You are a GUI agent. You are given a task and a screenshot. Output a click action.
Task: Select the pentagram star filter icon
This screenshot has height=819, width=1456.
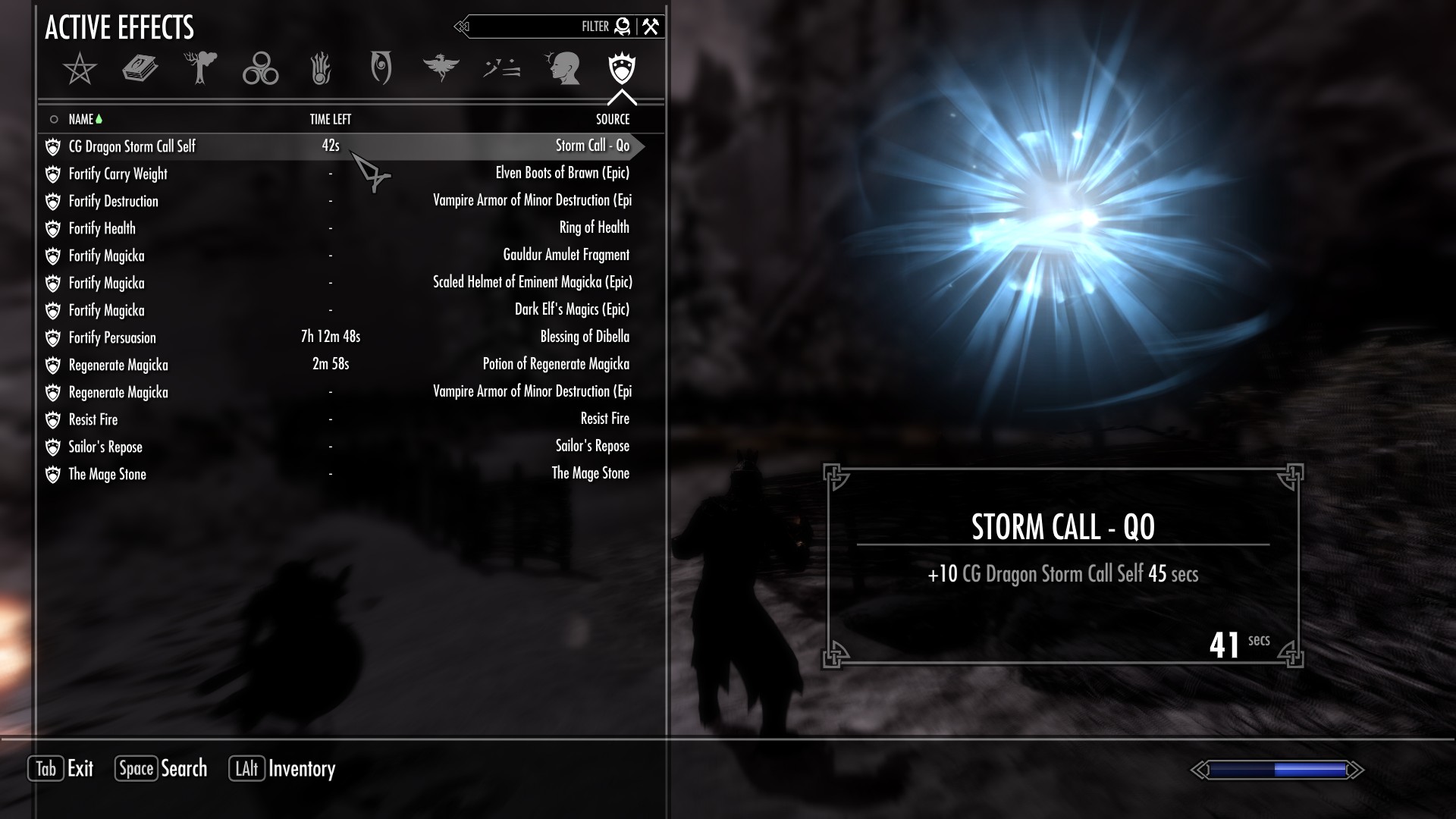pyautogui.click(x=79, y=69)
